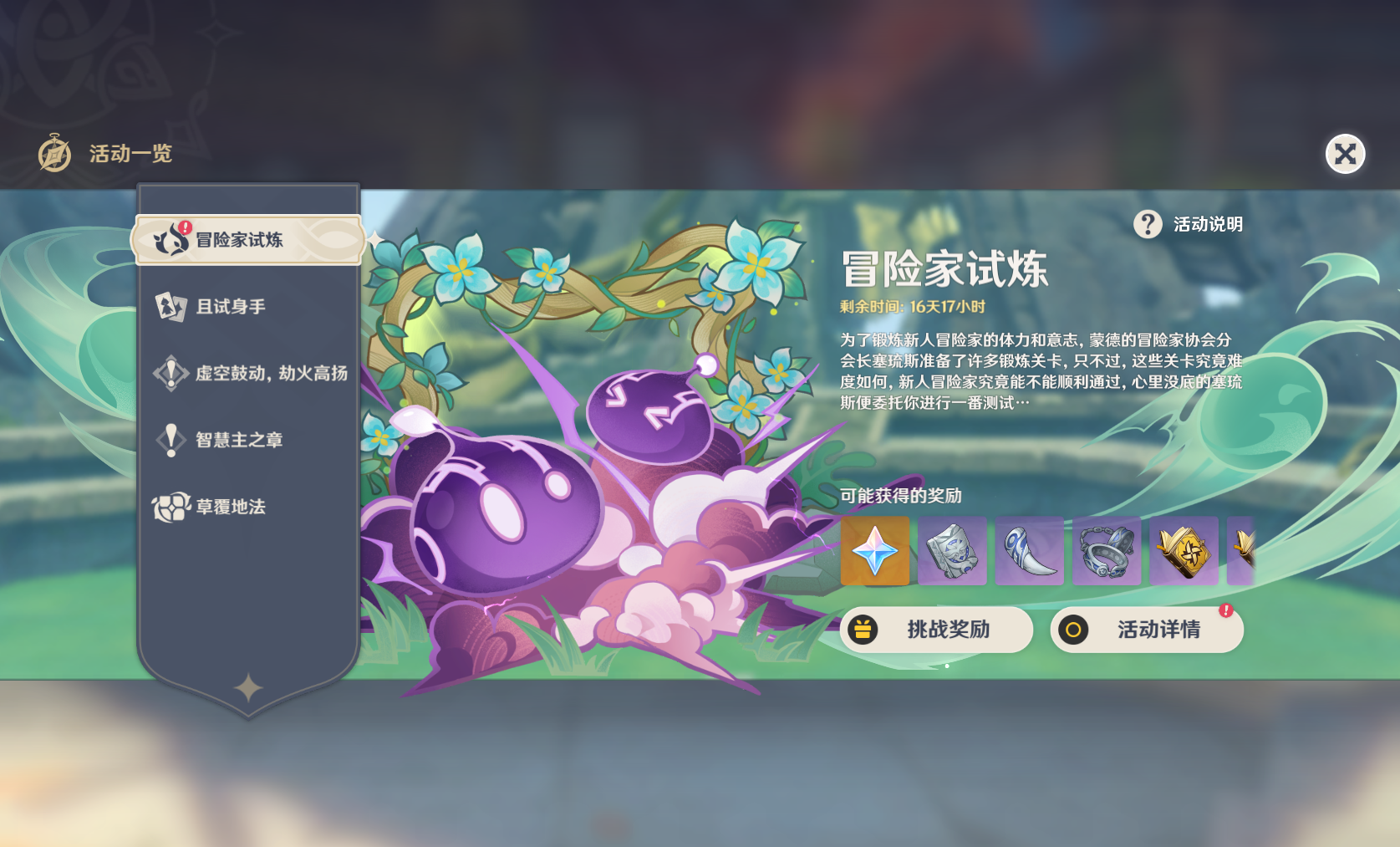Click the silver tooth reward item
This screenshot has height=847, width=1400.
(x=1029, y=551)
